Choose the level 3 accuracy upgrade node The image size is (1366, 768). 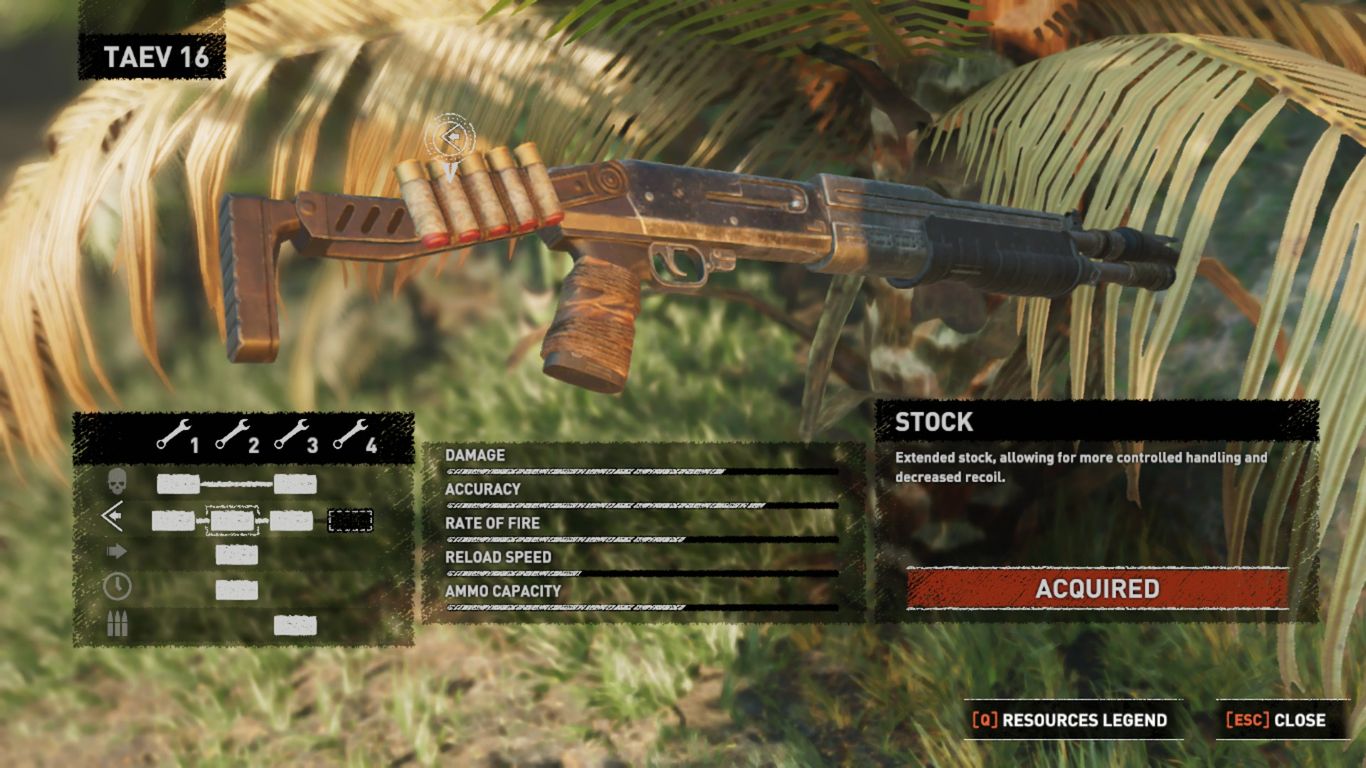pyautogui.click(x=292, y=520)
